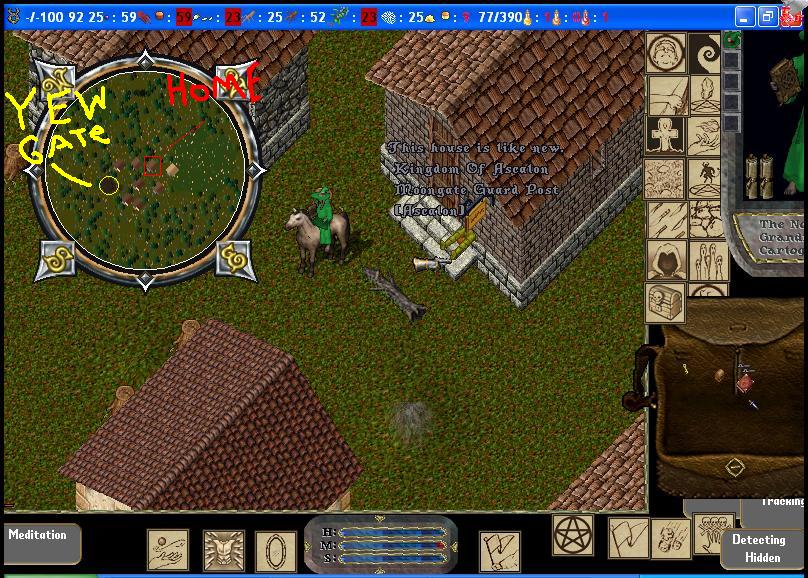
Task: Select the gold key in the backpack
Action: 685,370
